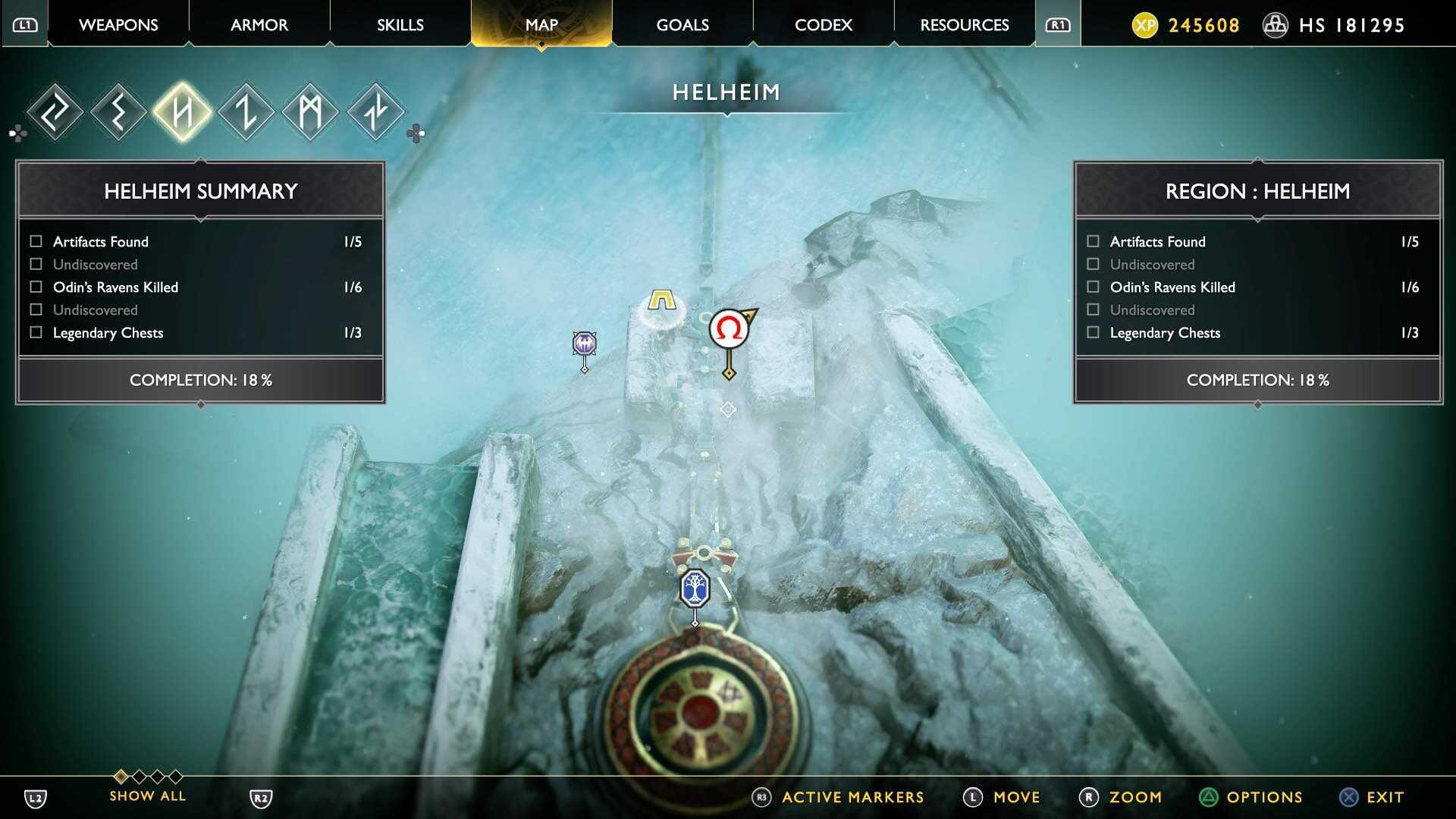The height and width of the screenshot is (819, 1456).
Task: Click the R3 Active Markers button icon
Action: click(x=761, y=797)
